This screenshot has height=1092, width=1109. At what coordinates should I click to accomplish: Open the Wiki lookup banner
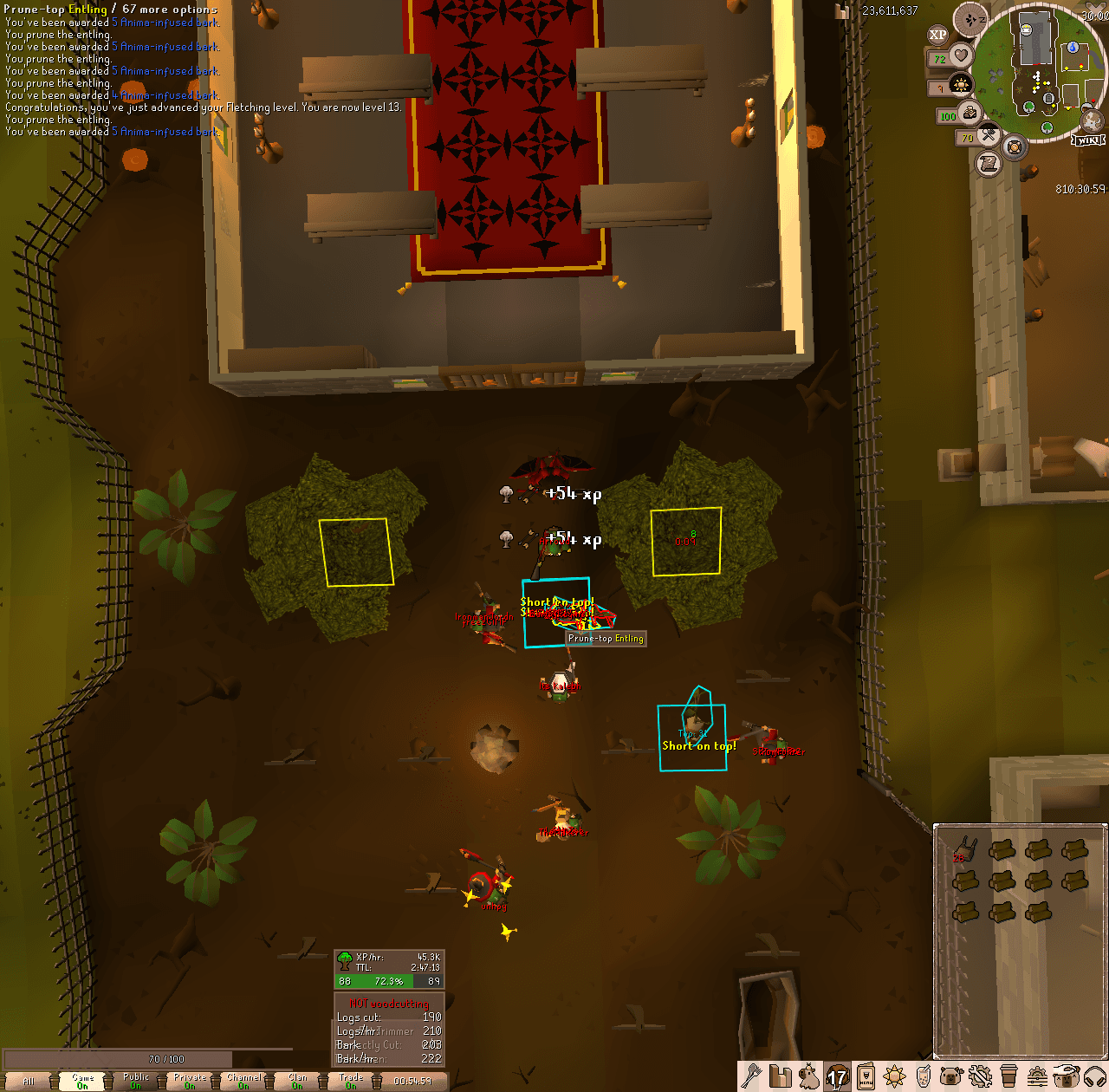(1089, 140)
